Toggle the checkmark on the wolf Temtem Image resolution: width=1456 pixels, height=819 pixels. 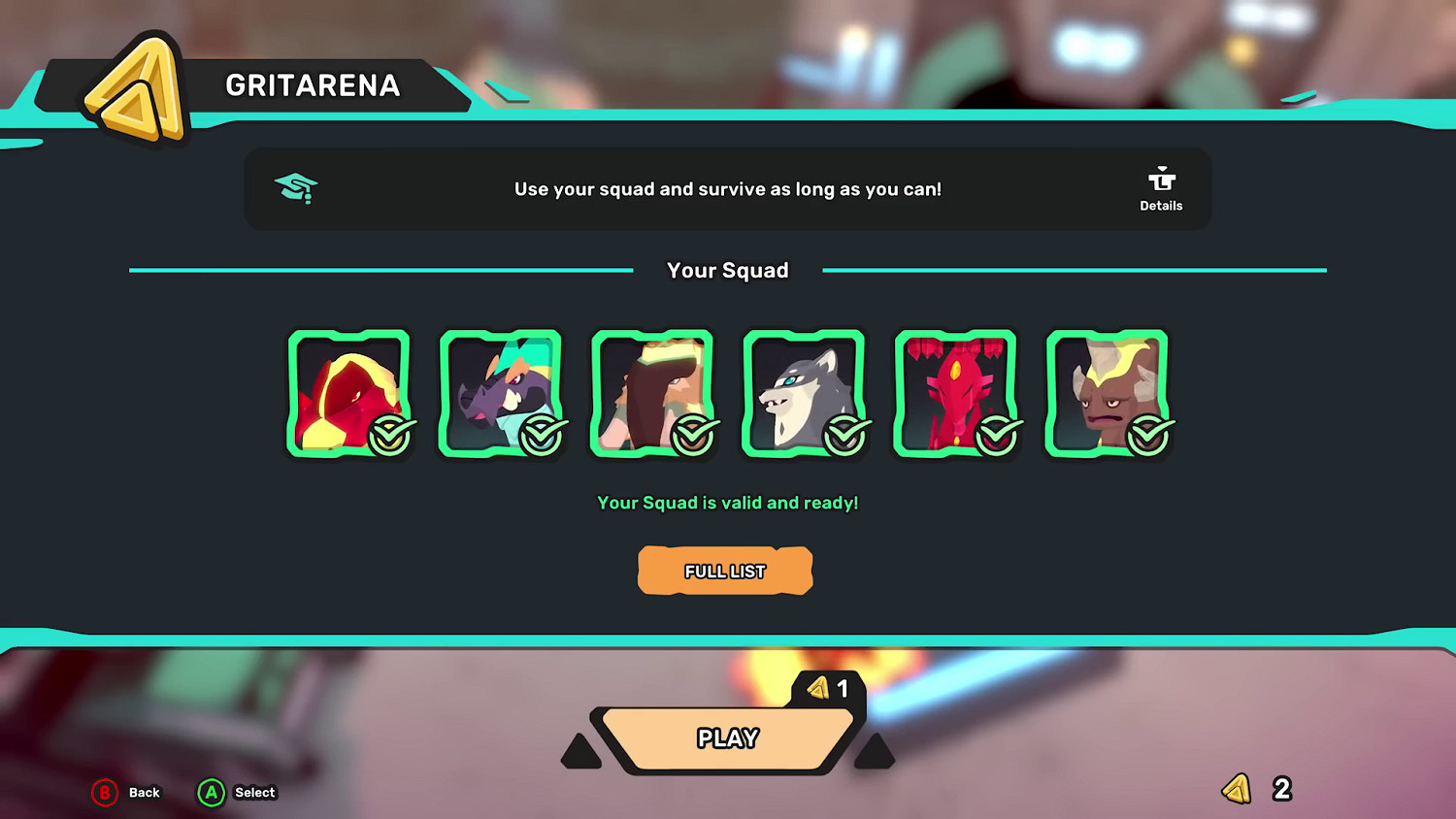tap(845, 436)
